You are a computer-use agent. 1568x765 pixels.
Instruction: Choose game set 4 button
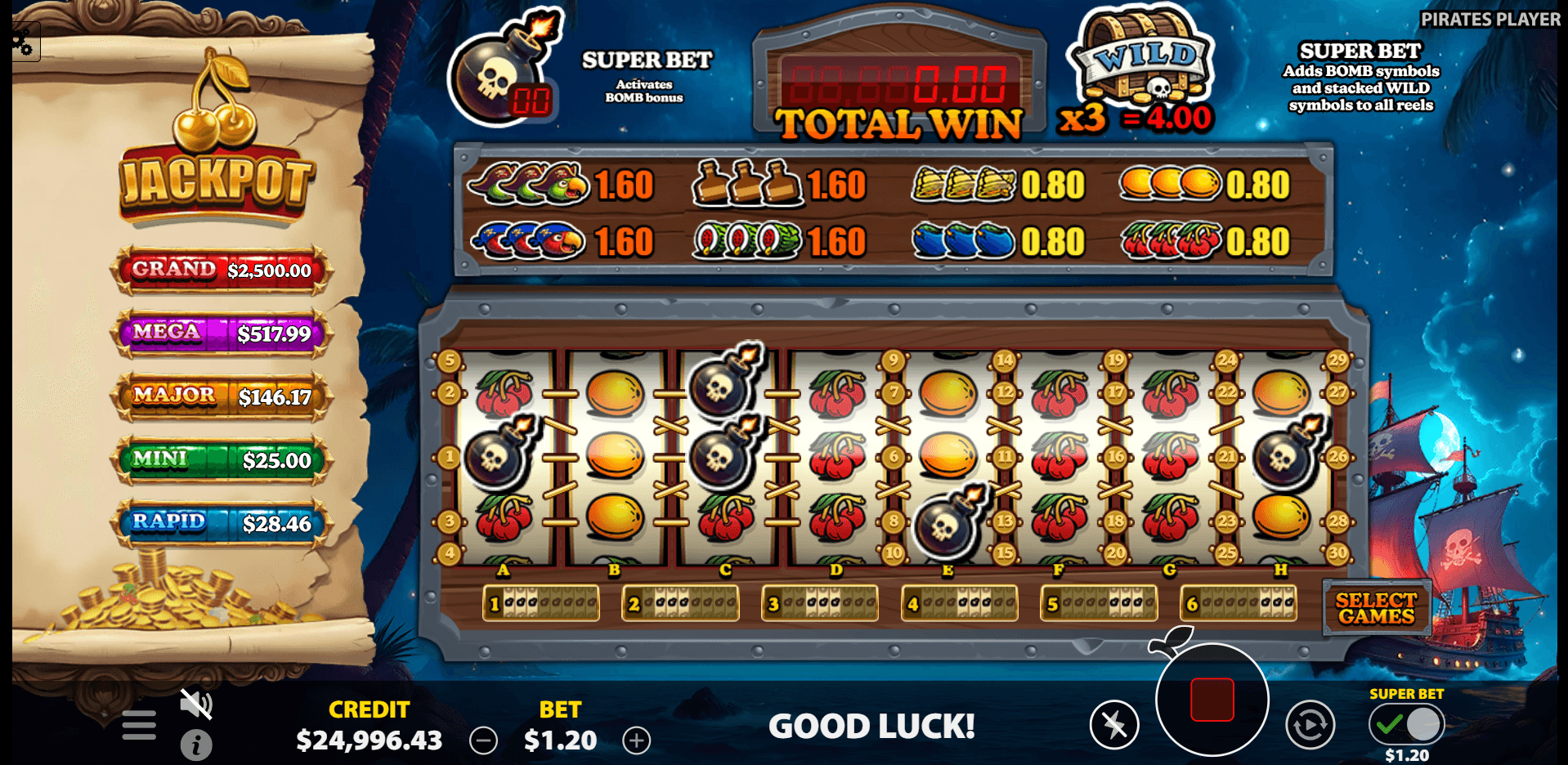tap(960, 604)
